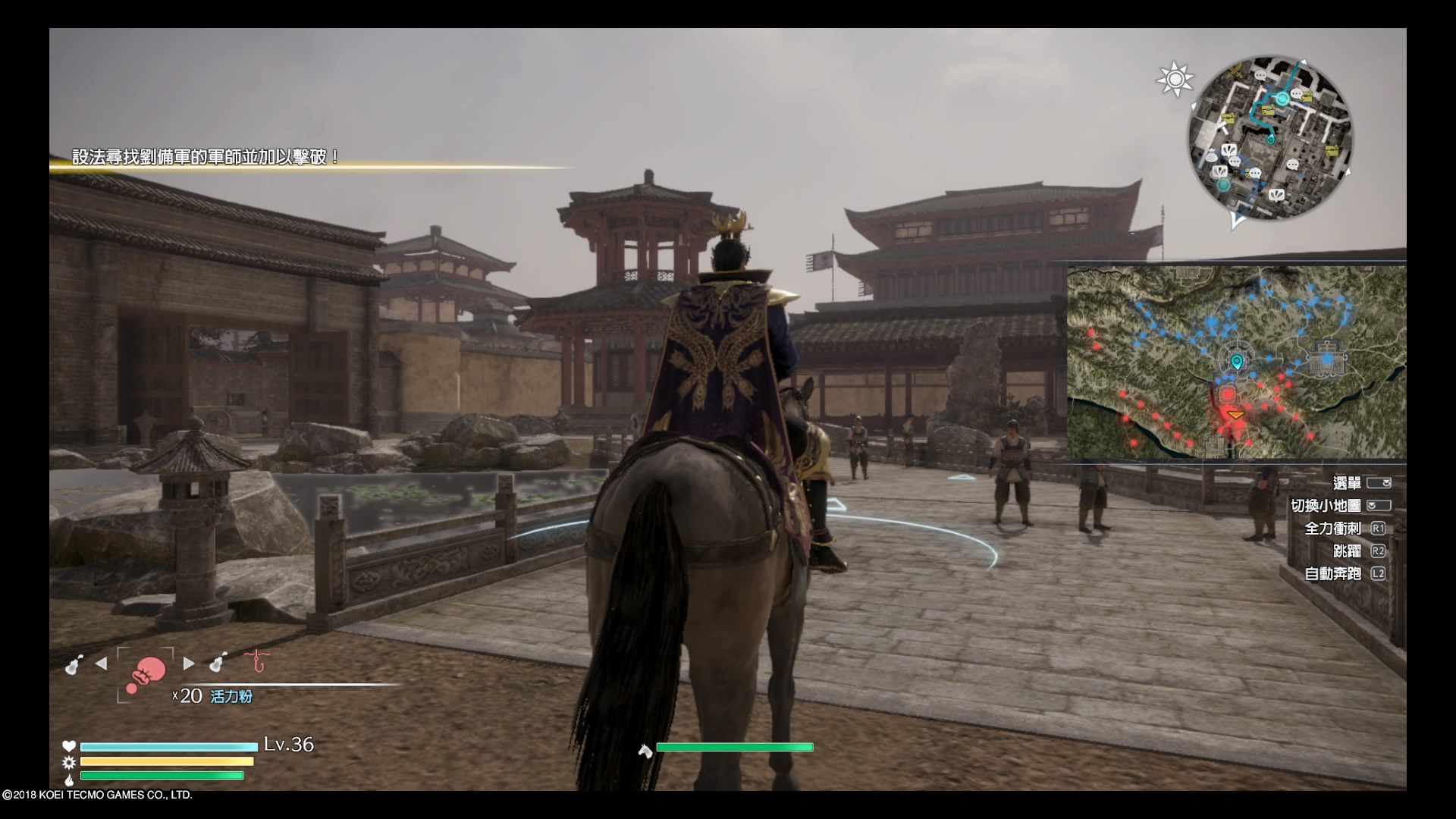The height and width of the screenshot is (819, 1456).
Task: Select the money bag marker on the minimap
Action: coord(1210,157)
